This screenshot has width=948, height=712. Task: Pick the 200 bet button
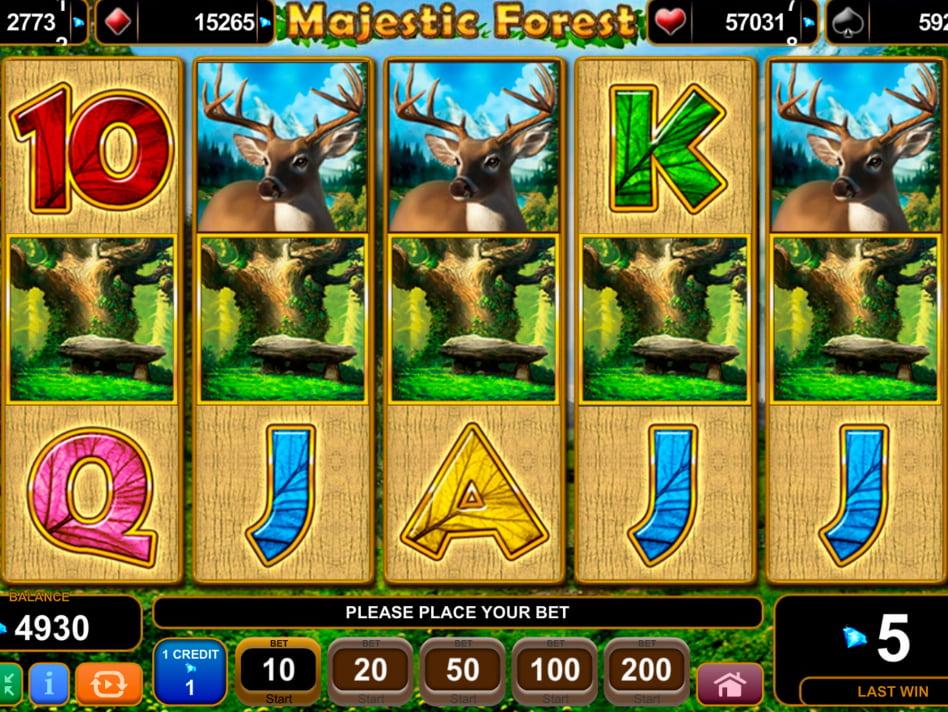646,671
